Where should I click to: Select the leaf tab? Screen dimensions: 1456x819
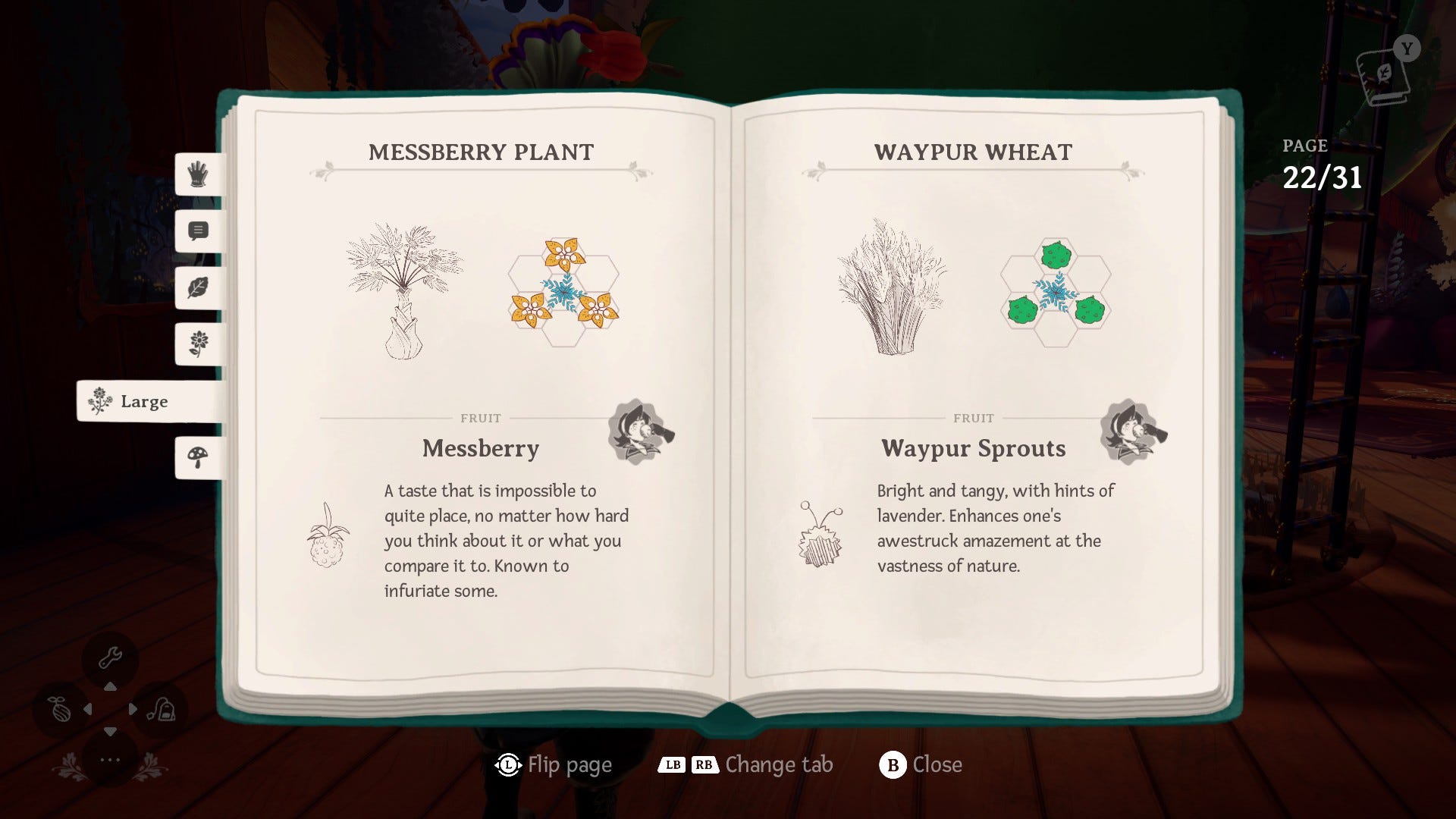click(x=199, y=287)
